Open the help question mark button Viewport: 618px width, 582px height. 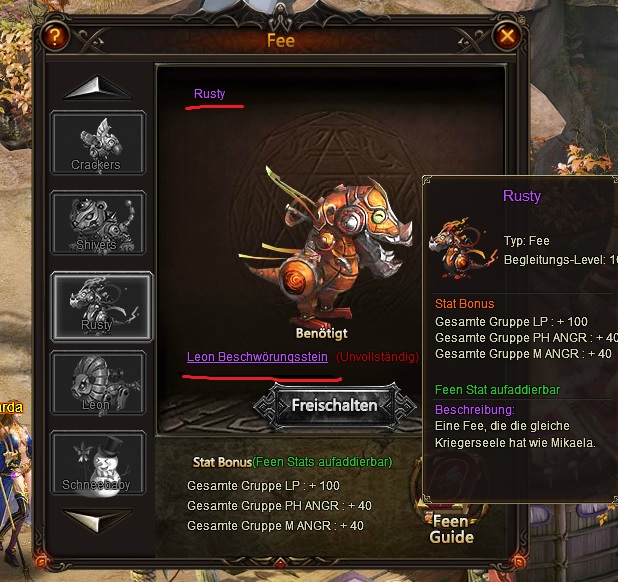tap(54, 38)
